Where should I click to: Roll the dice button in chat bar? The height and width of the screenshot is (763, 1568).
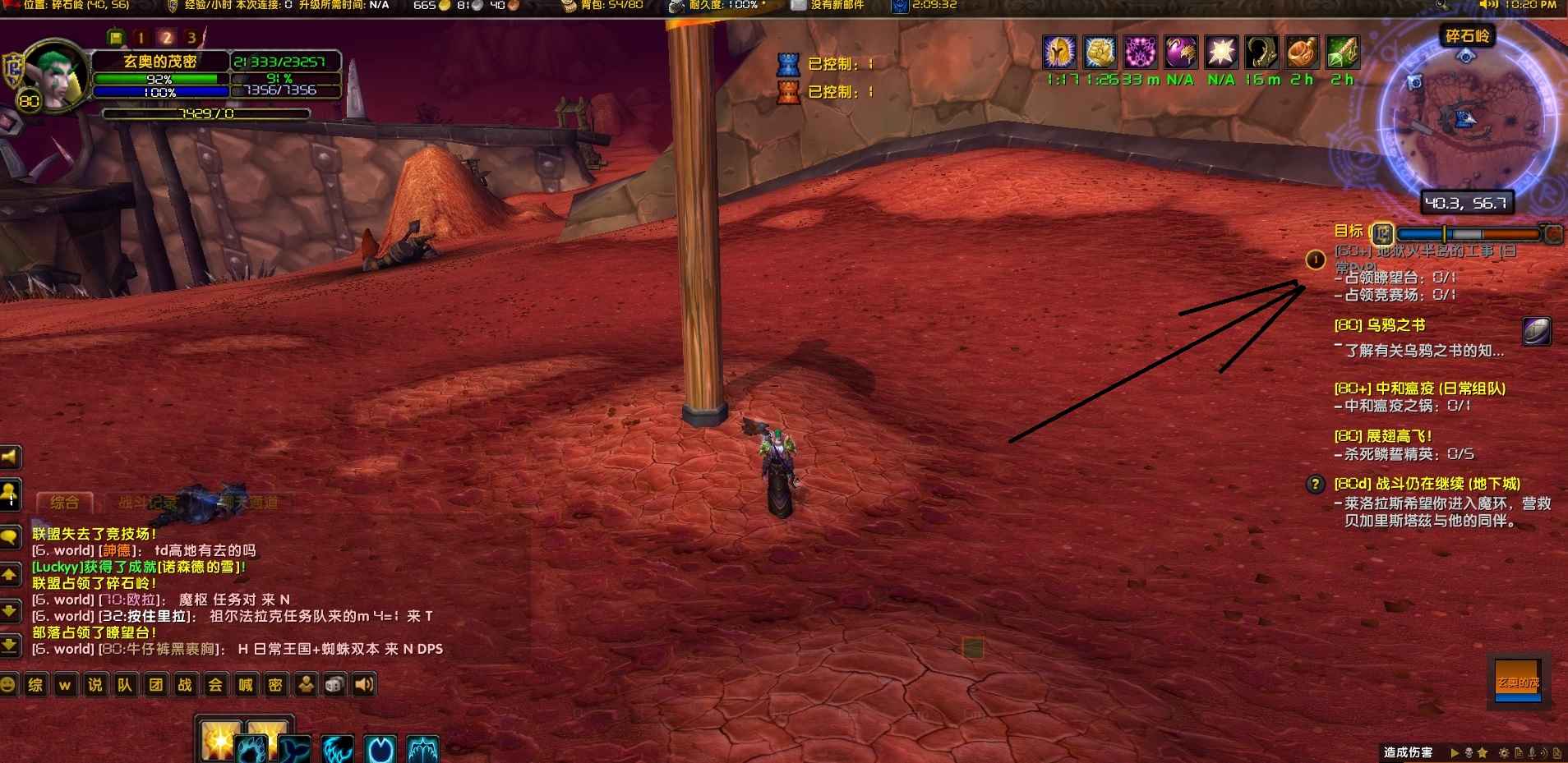[x=334, y=684]
